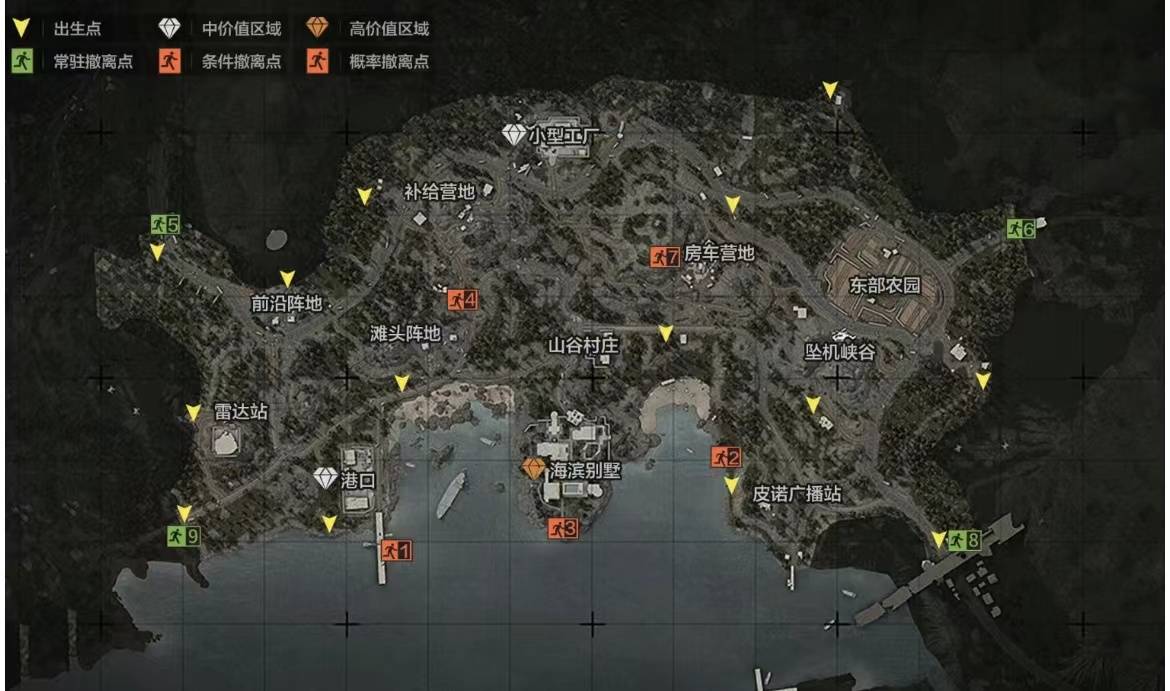Click green extraction point marker 8

[x=964, y=541]
